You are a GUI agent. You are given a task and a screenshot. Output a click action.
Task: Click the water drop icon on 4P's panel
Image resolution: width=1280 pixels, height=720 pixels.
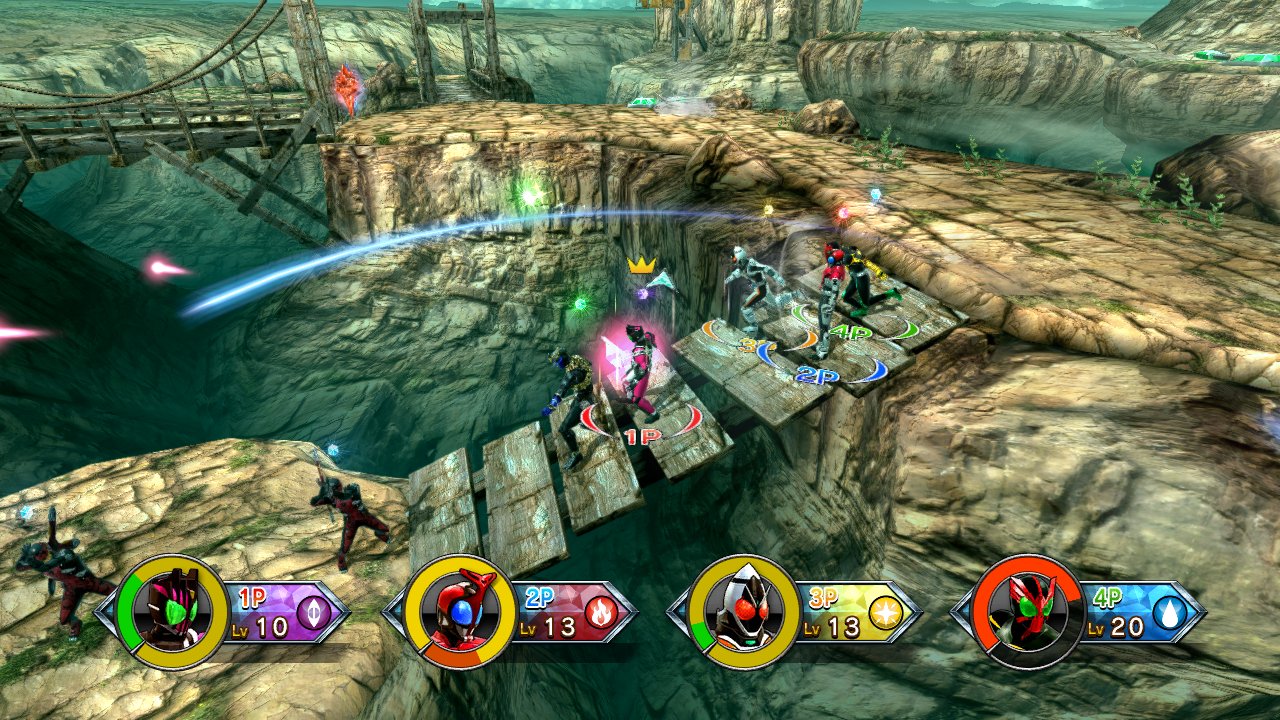(x=1168, y=611)
